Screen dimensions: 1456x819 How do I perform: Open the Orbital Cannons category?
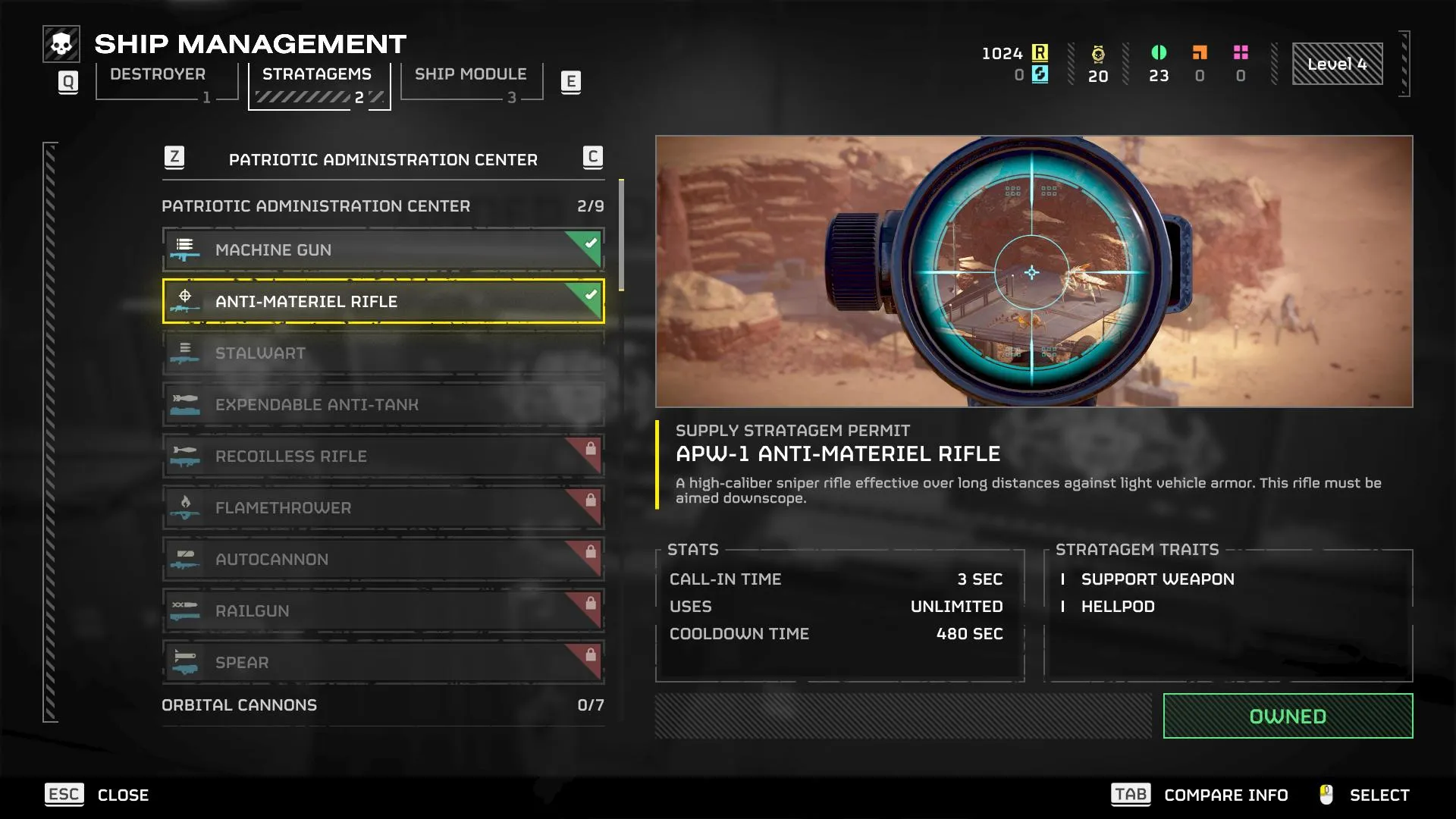pyautogui.click(x=383, y=705)
